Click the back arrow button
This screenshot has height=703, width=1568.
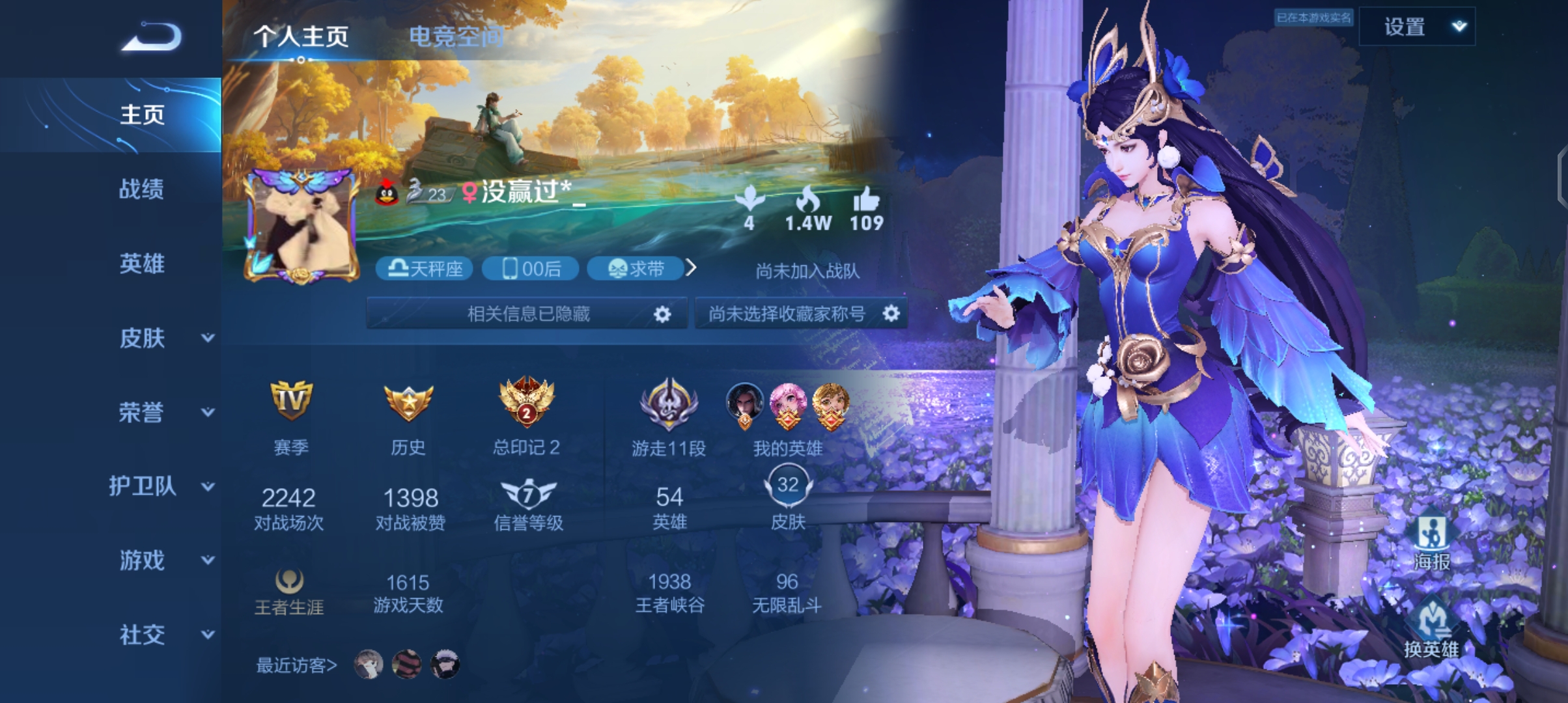tap(151, 36)
